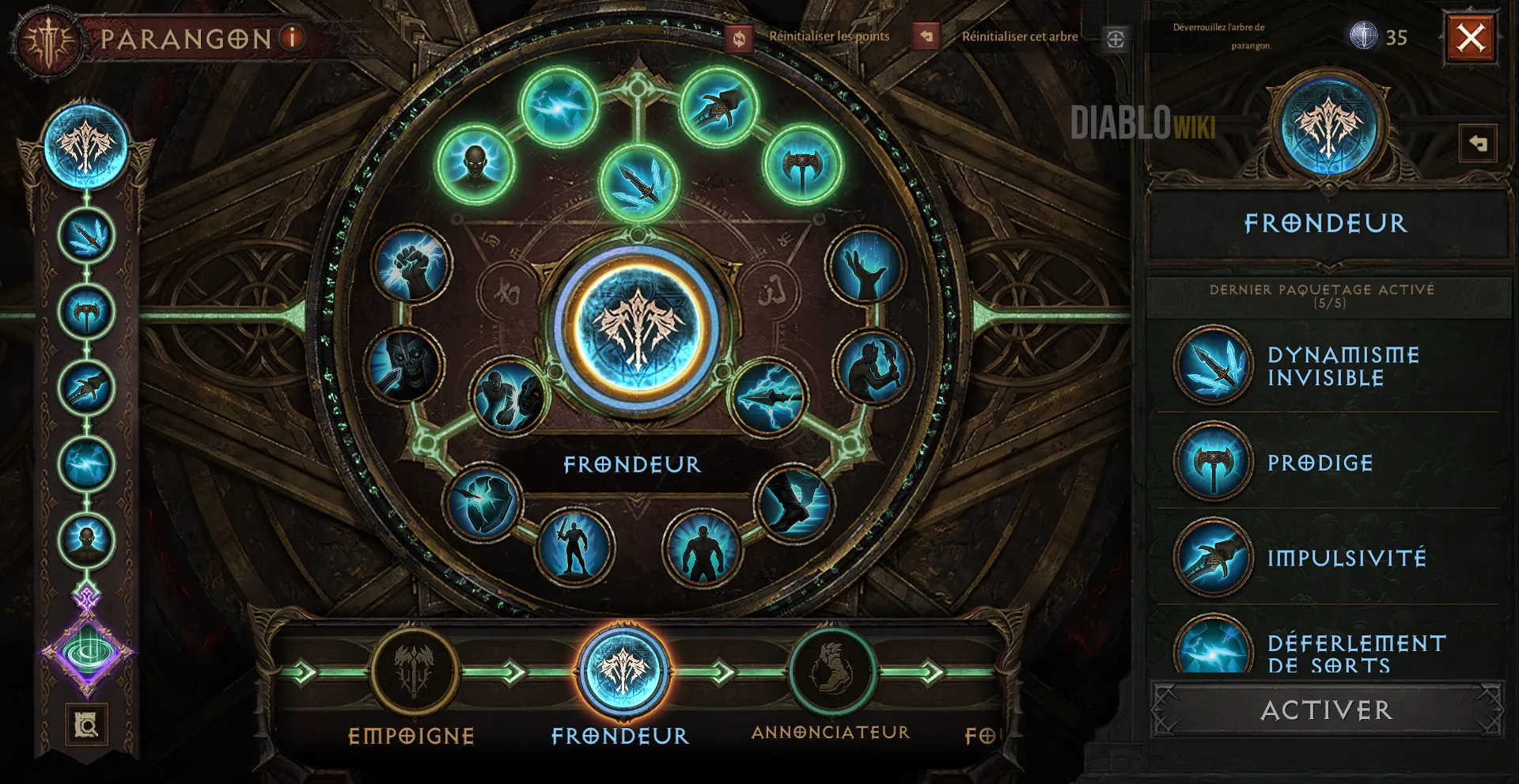The image size is (1519, 784).
Task: Click the back arrow beside Frondeur emblem
Action: (x=1477, y=143)
